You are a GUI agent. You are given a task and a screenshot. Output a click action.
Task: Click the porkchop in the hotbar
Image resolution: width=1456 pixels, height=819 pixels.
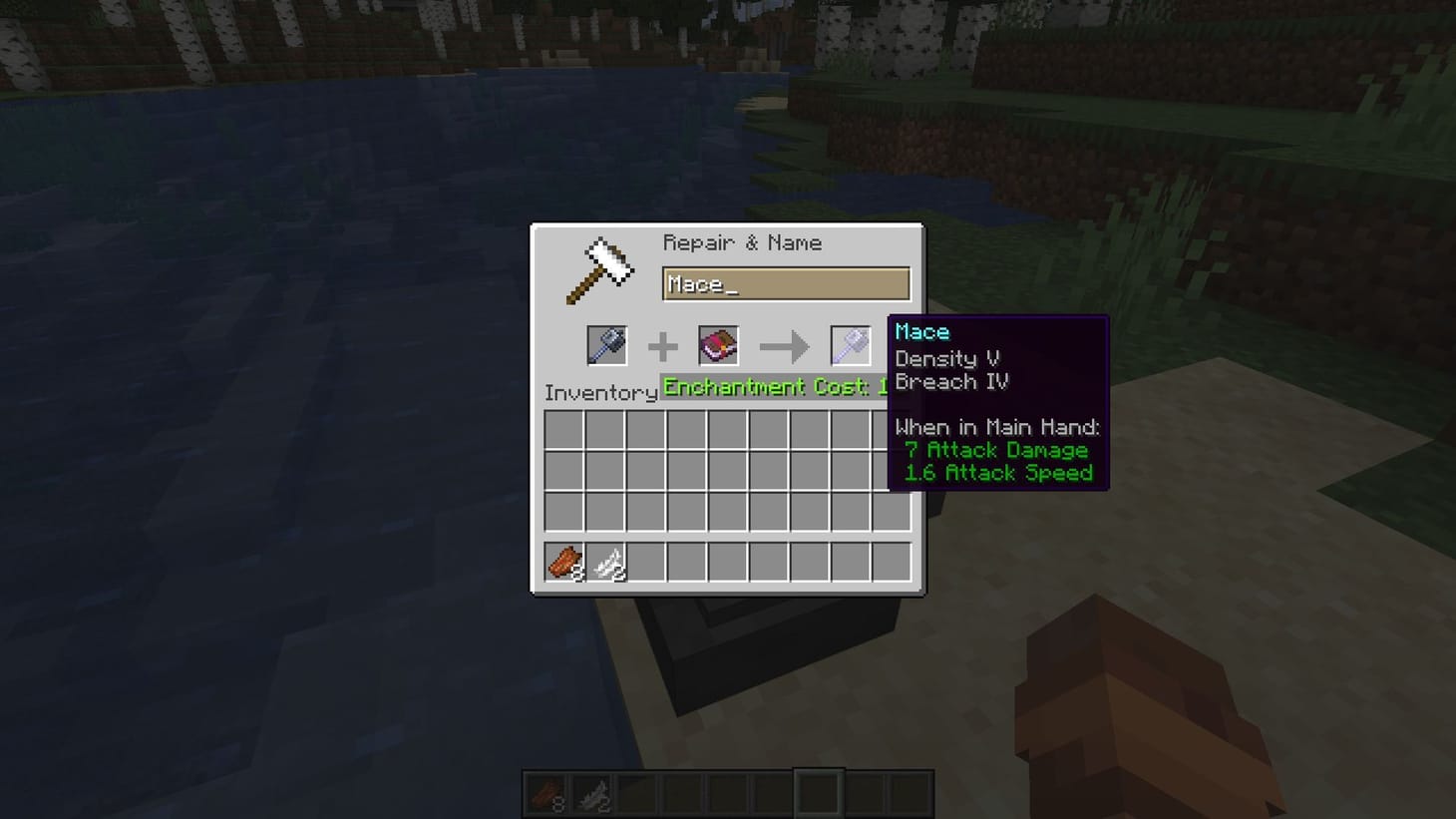tap(546, 793)
